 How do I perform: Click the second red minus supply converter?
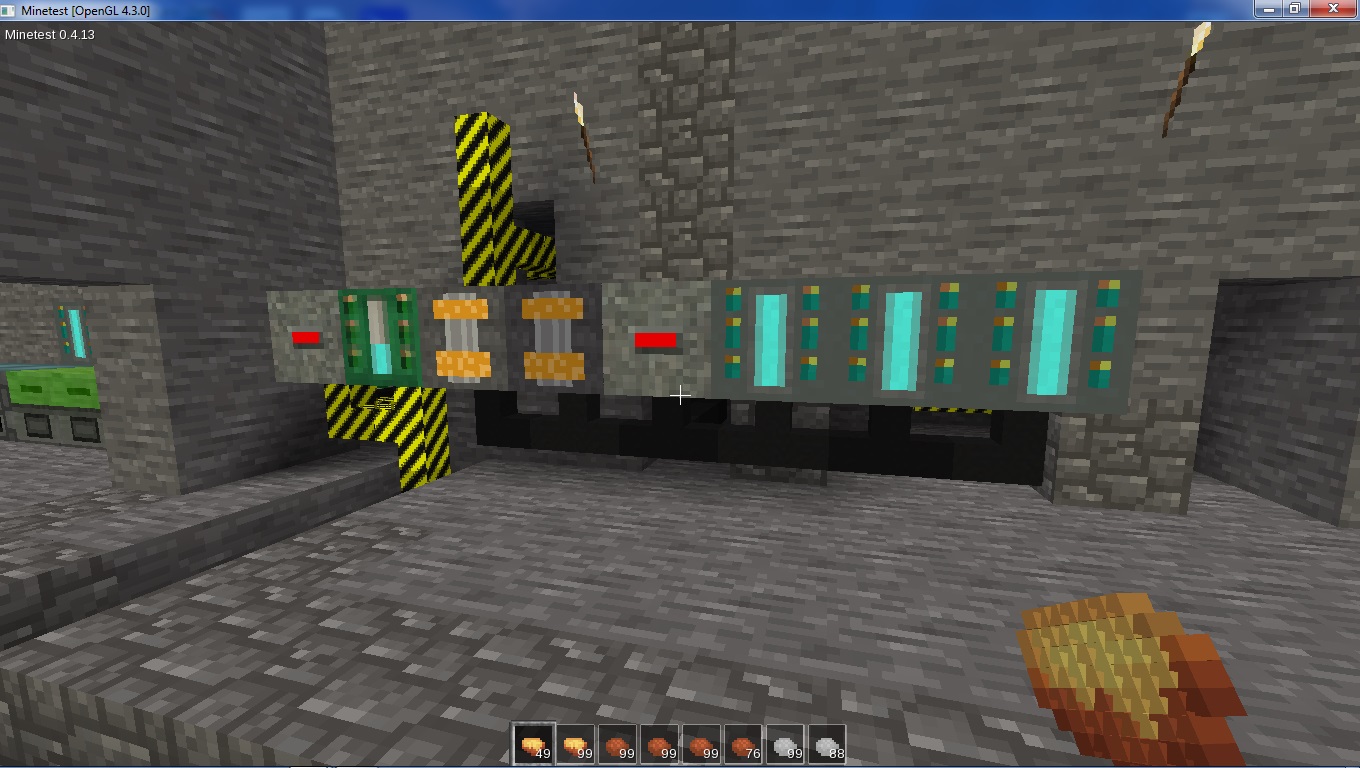655,340
